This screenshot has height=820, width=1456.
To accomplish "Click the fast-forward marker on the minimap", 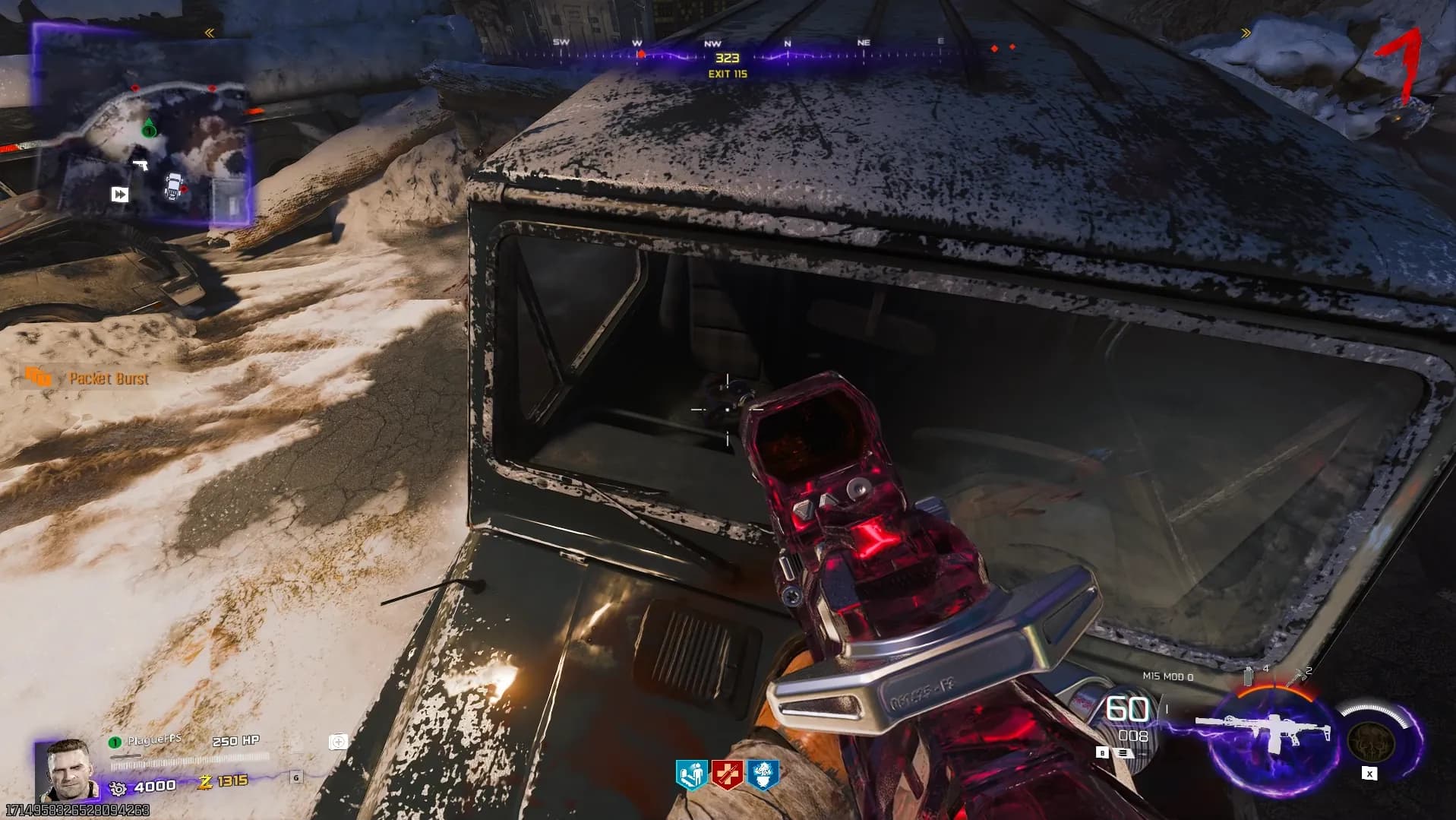I will [120, 195].
